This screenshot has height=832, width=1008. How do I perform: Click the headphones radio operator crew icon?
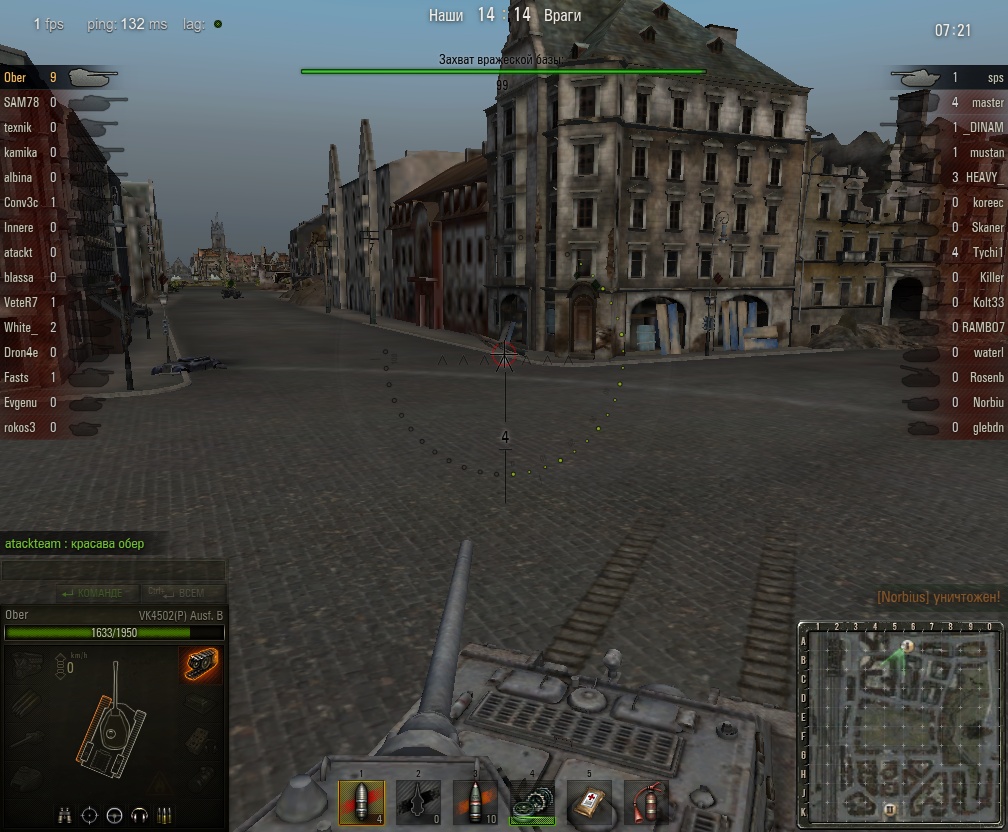click(x=140, y=814)
